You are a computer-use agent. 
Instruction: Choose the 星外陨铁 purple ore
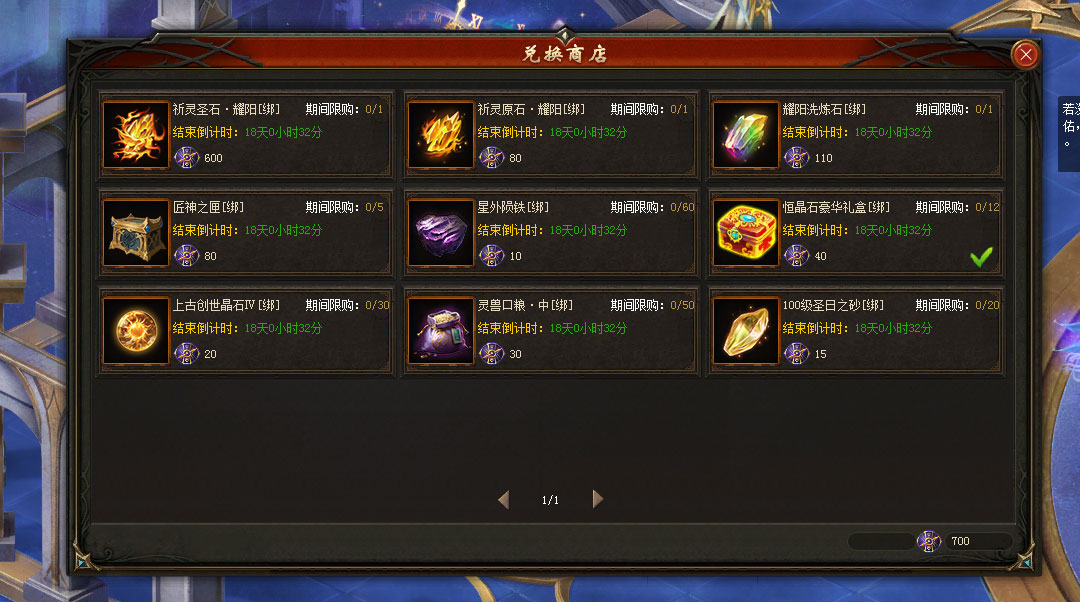(441, 233)
